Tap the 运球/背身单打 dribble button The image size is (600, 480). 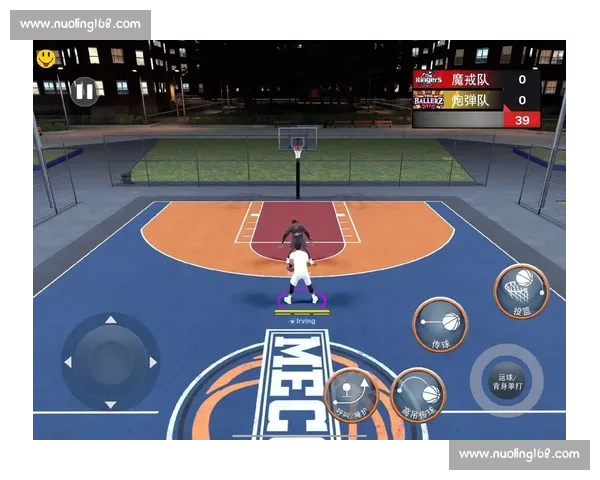[506, 380]
